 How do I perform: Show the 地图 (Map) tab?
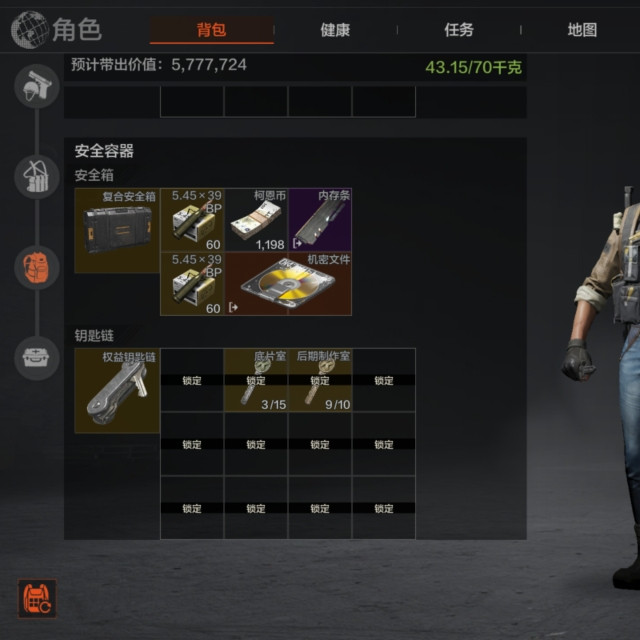[x=582, y=30]
